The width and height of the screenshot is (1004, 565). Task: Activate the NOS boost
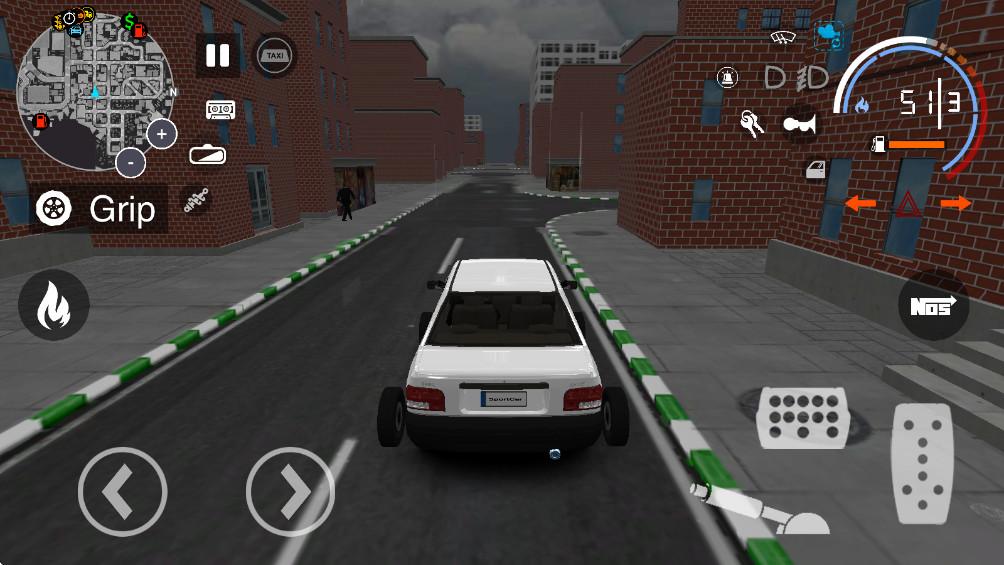pyautogui.click(x=933, y=306)
